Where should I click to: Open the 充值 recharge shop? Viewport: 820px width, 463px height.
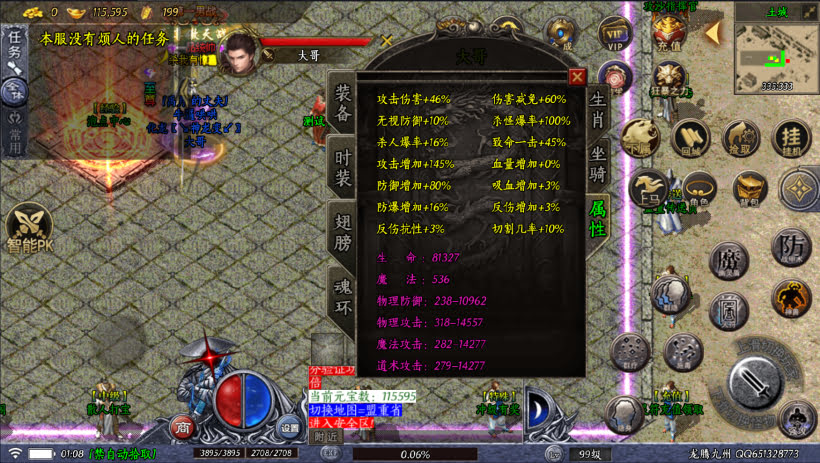(x=668, y=32)
